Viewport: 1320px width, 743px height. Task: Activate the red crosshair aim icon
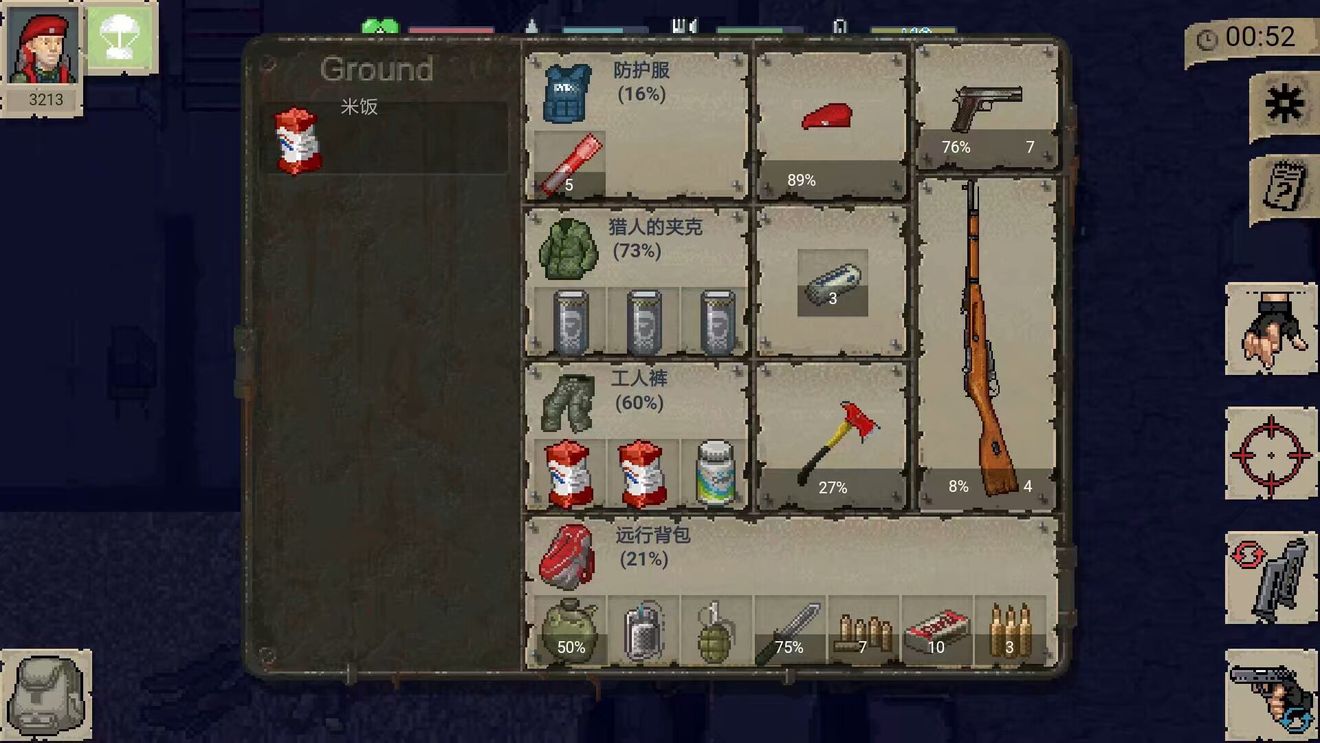[1271, 452]
